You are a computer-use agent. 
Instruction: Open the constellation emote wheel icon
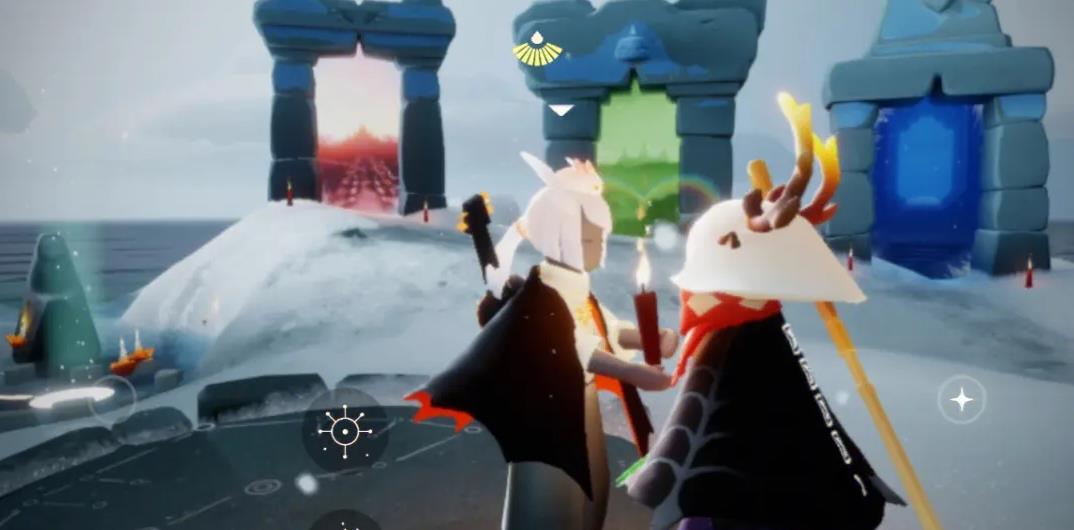pos(344,431)
